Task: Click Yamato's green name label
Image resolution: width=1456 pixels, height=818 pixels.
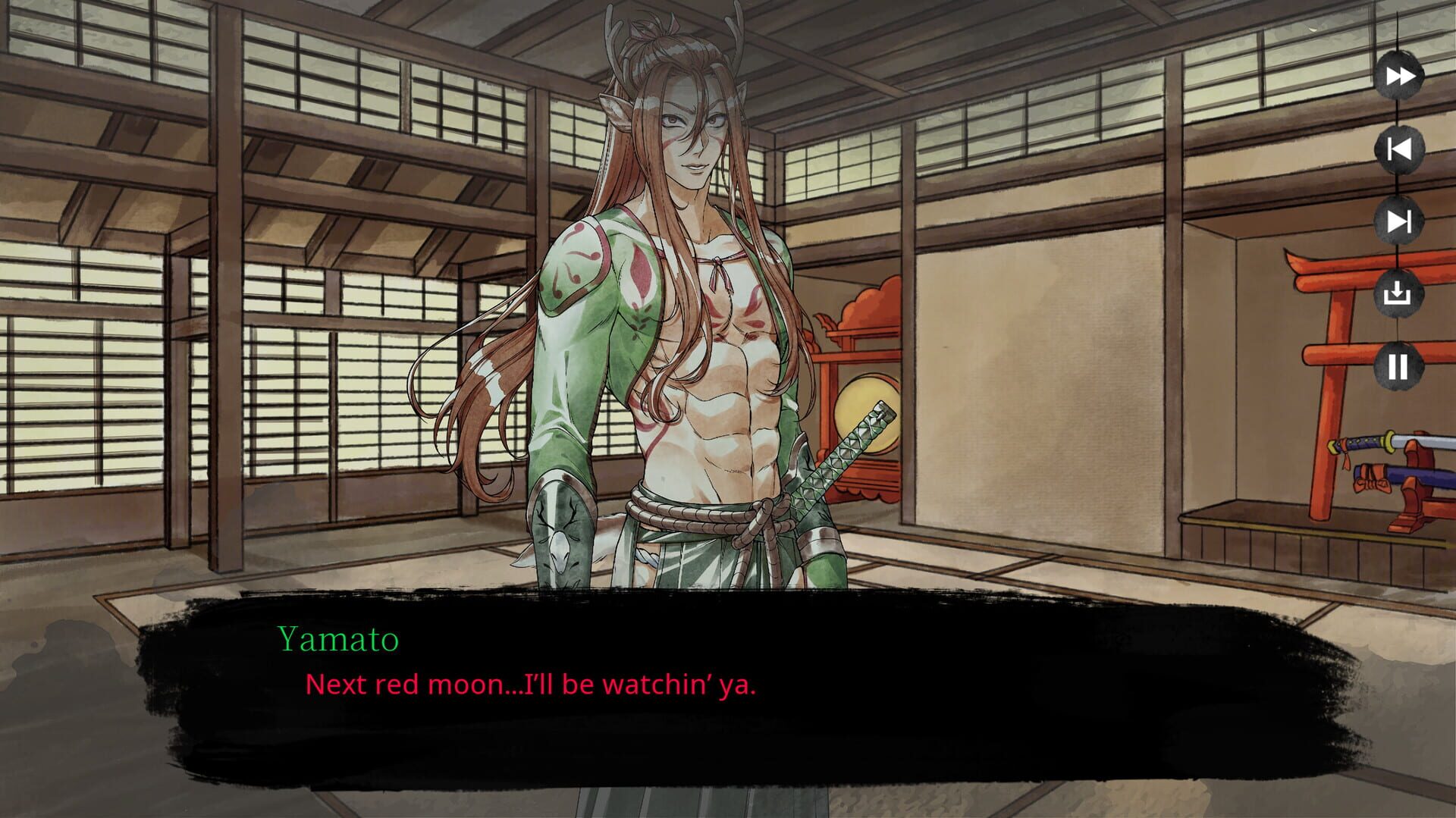Action: click(337, 641)
